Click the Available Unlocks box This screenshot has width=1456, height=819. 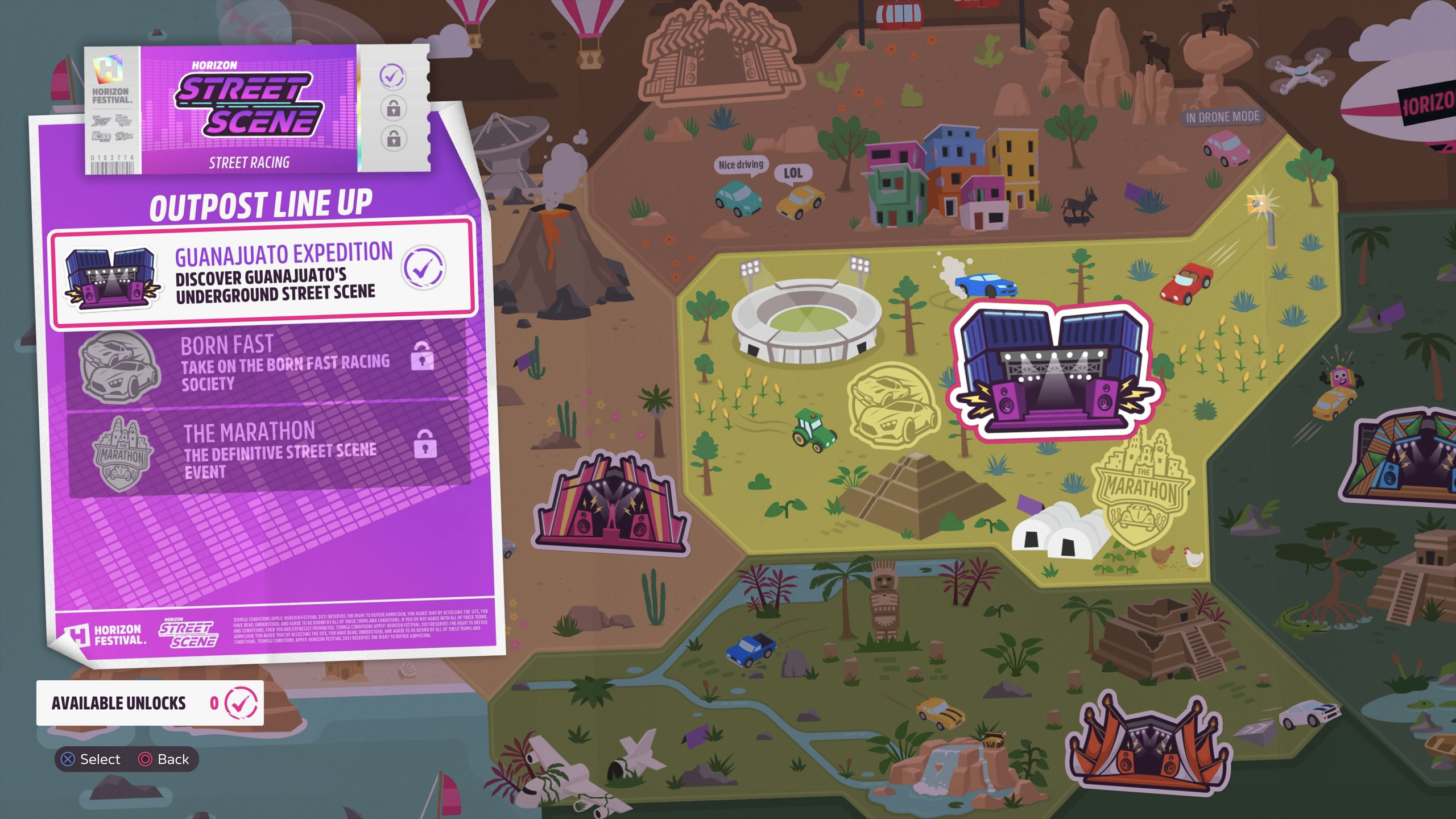point(150,703)
